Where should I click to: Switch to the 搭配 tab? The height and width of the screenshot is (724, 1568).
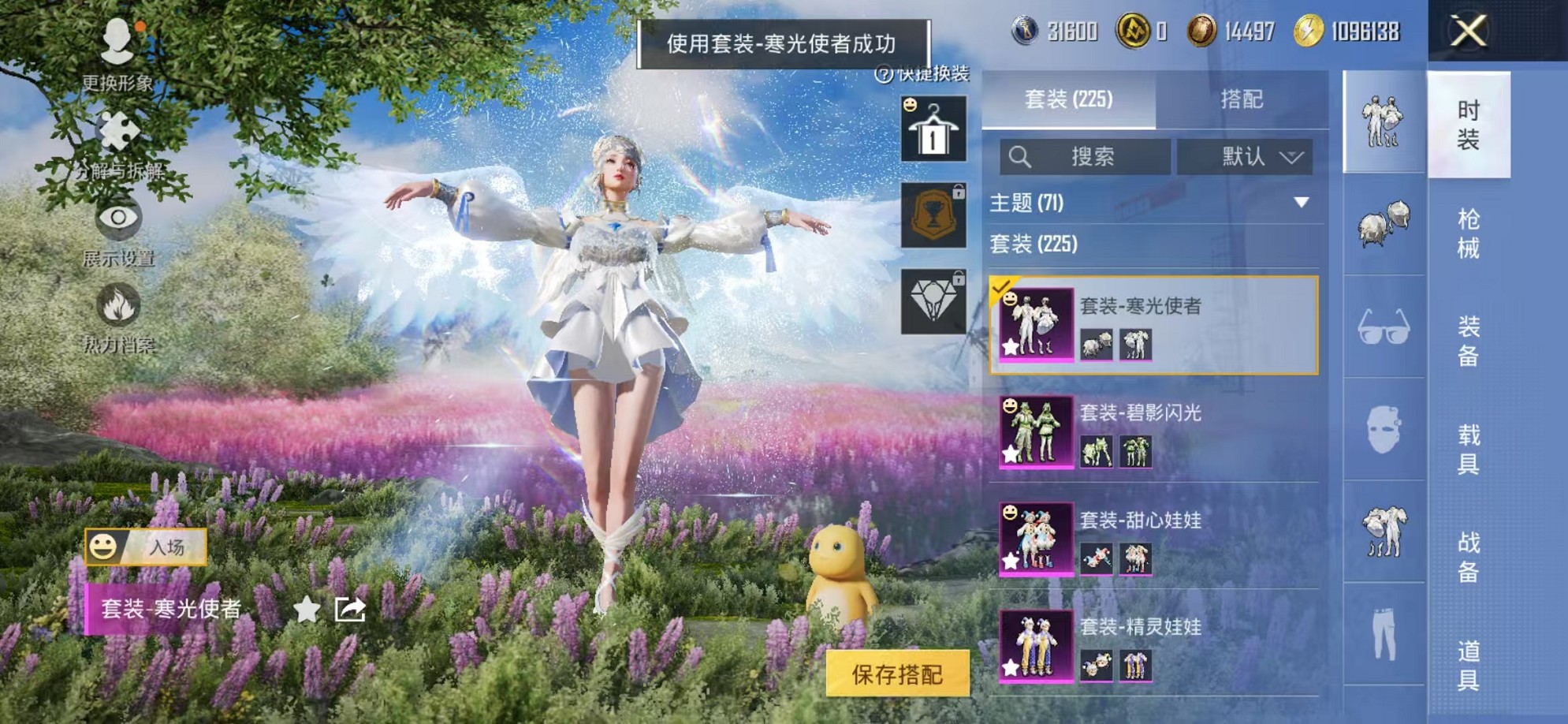[1243, 98]
